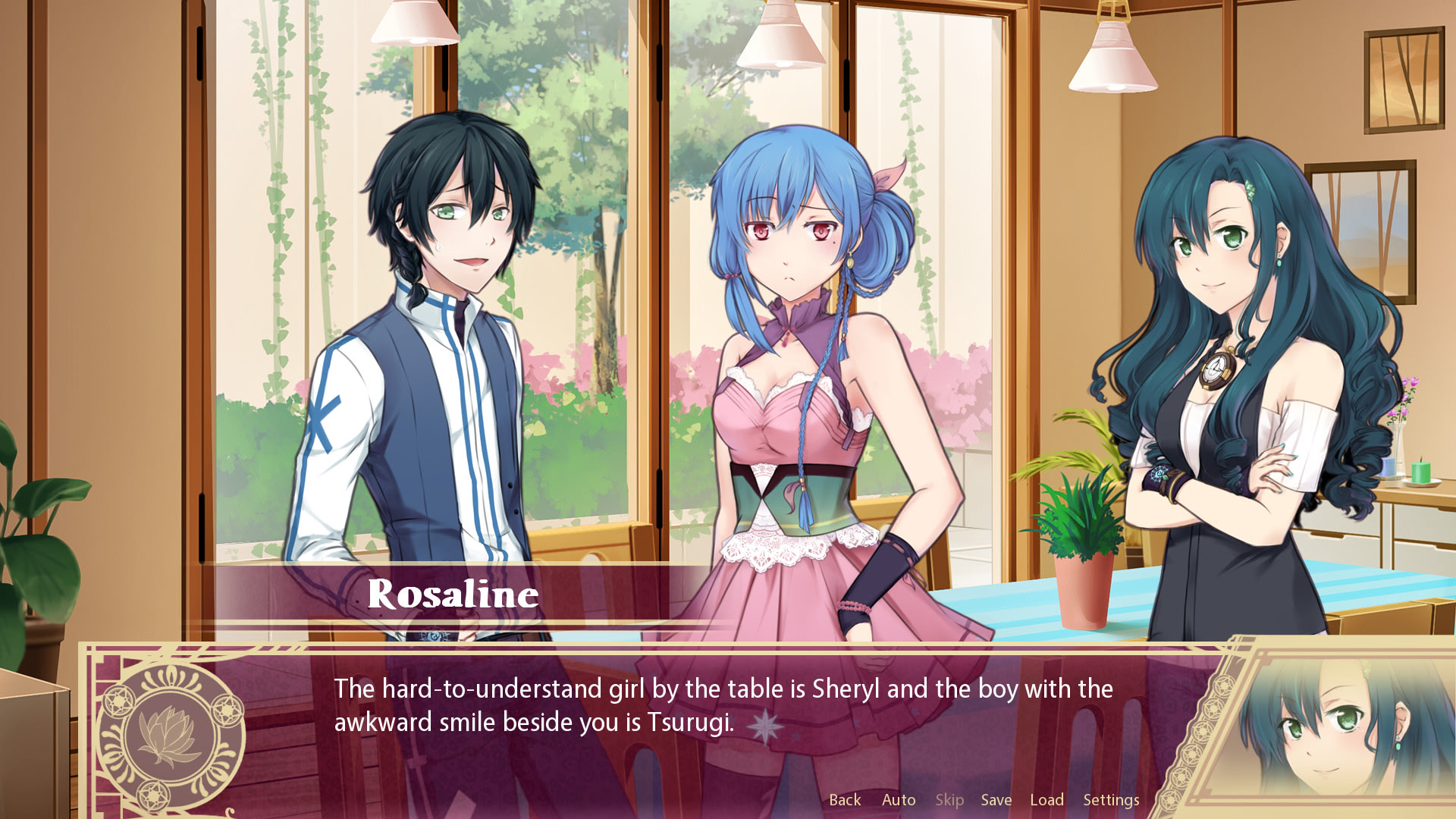1456x819 pixels.
Task: Click the Save option
Action: click(x=996, y=800)
